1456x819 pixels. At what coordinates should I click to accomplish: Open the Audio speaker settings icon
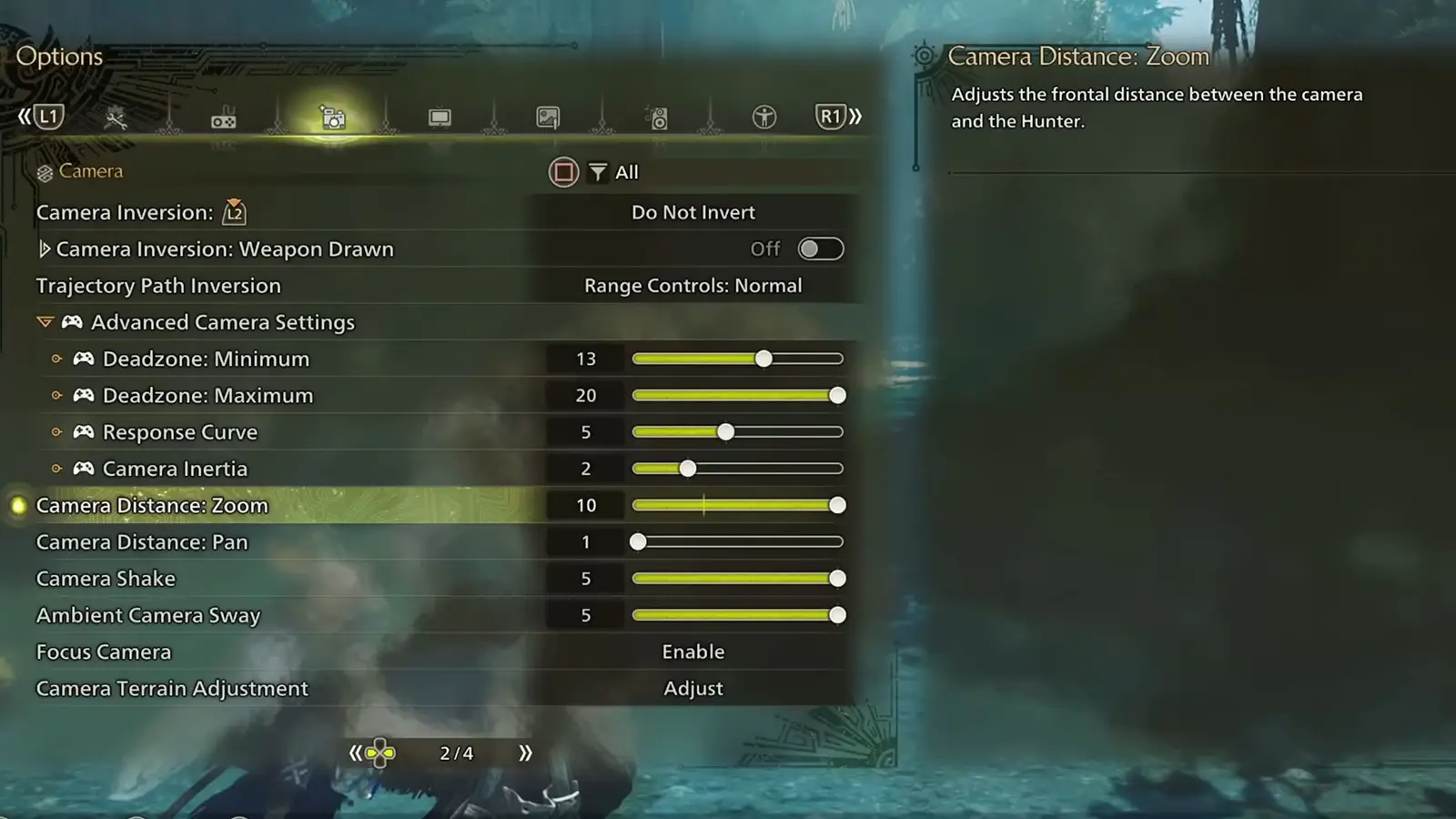pos(657,117)
